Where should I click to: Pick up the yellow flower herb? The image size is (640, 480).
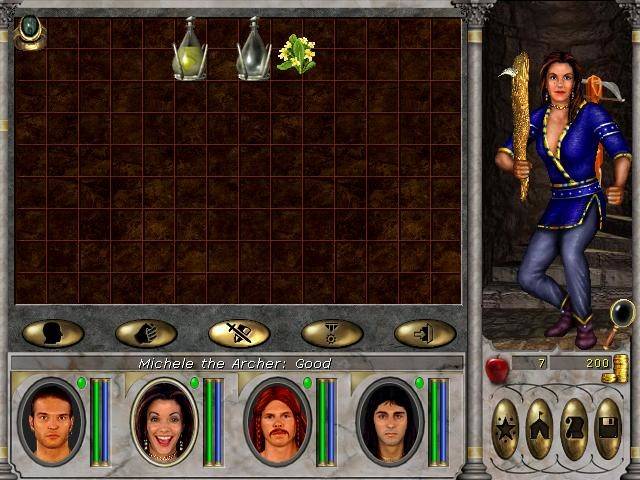(x=297, y=54)
